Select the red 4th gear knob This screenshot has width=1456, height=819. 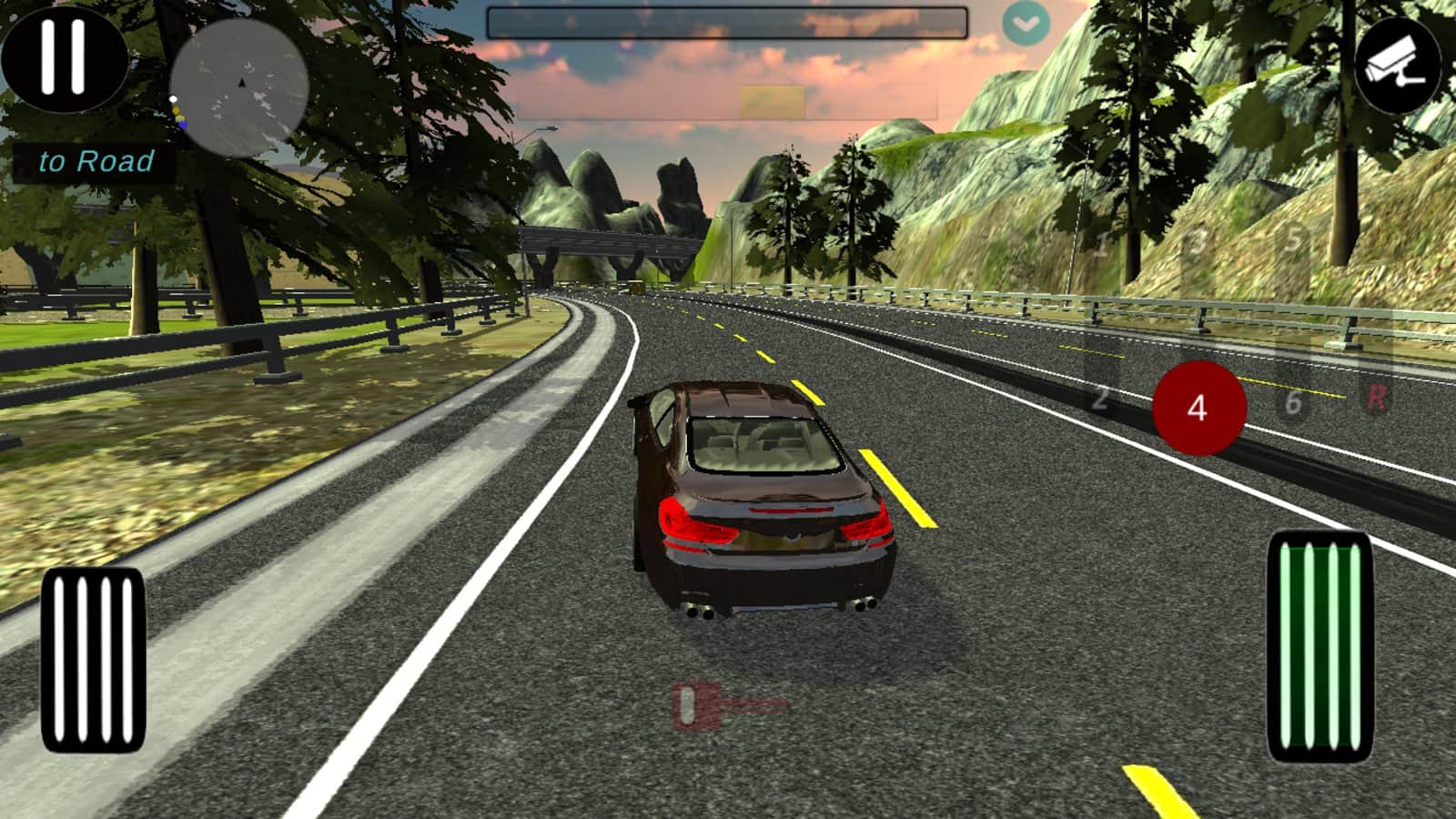[1198, 408]
